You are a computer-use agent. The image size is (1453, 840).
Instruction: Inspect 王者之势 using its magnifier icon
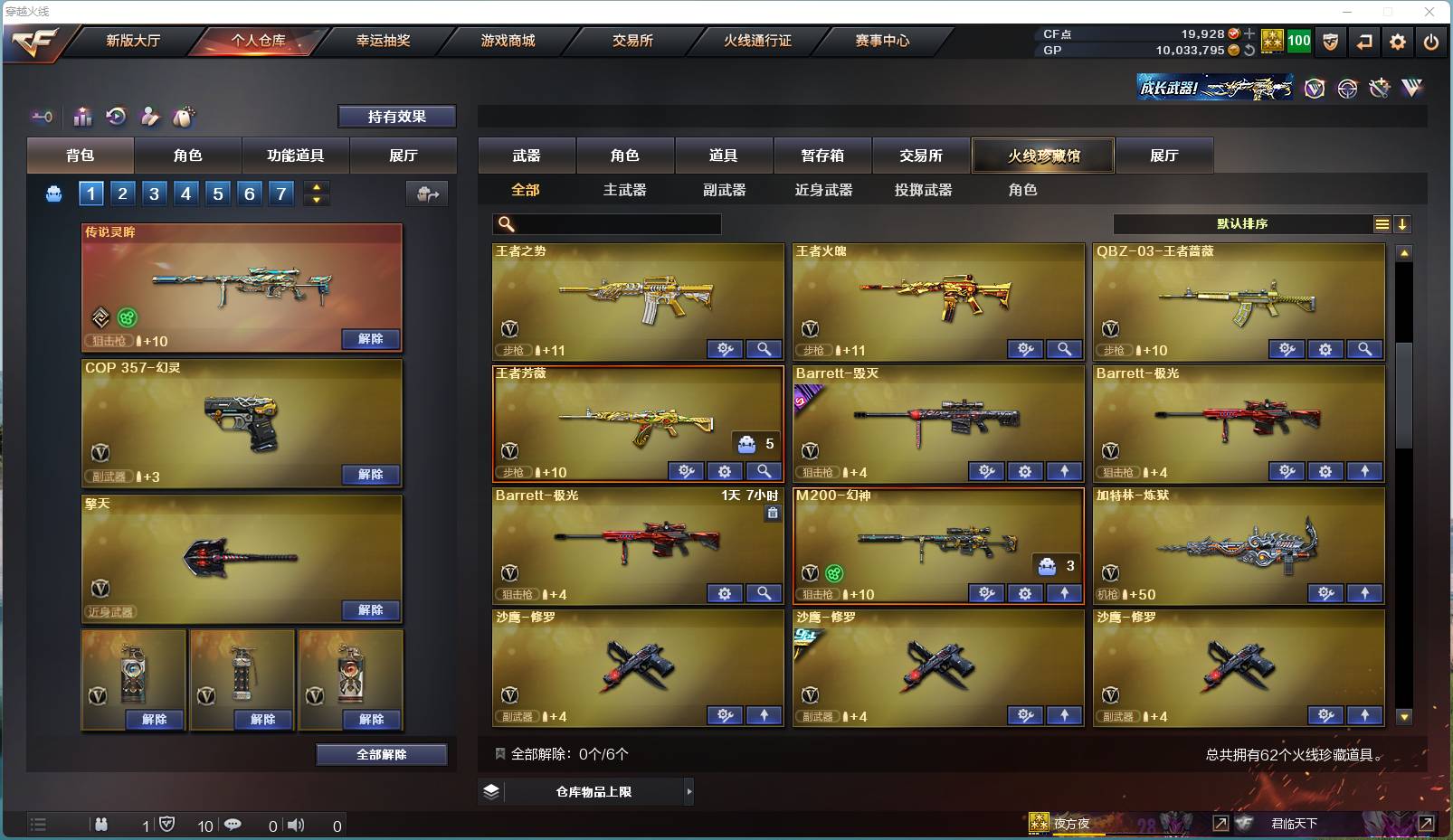(764, 349)
